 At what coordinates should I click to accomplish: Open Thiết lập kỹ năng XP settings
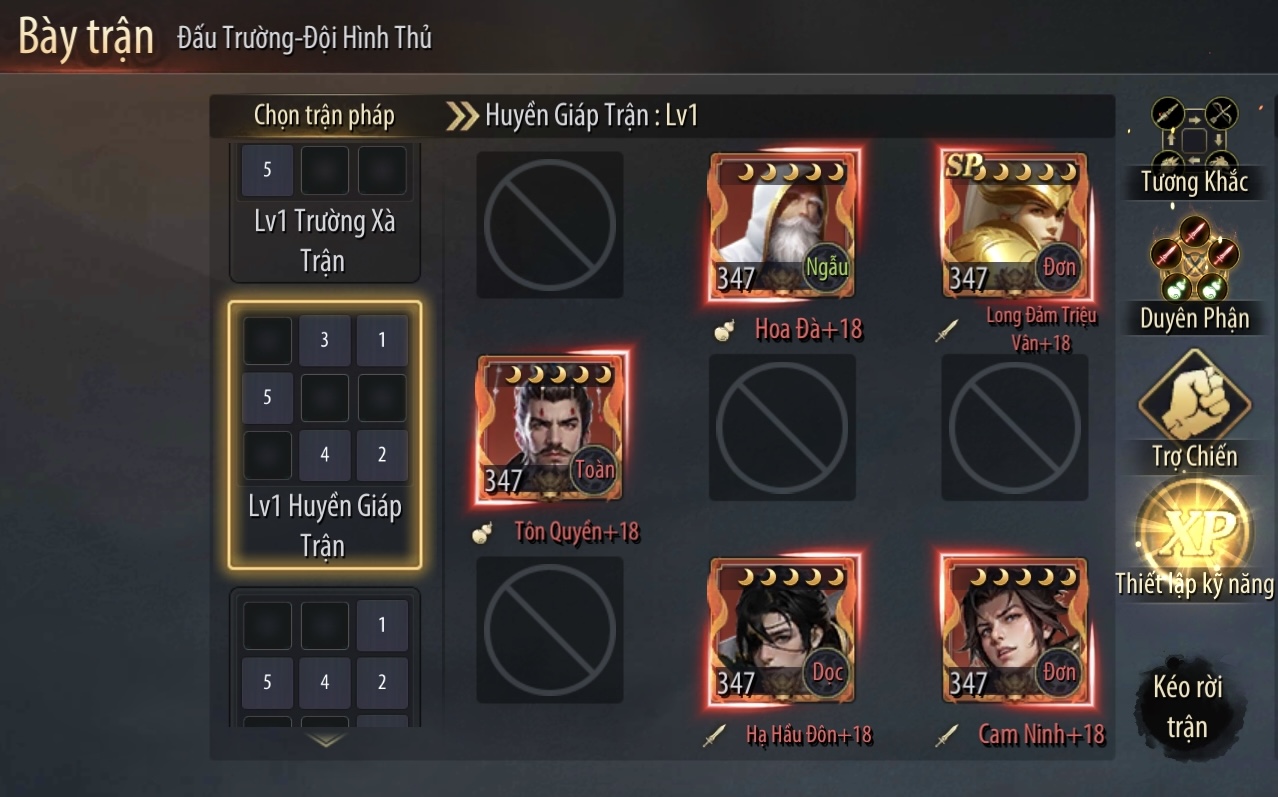(1194, 540)
